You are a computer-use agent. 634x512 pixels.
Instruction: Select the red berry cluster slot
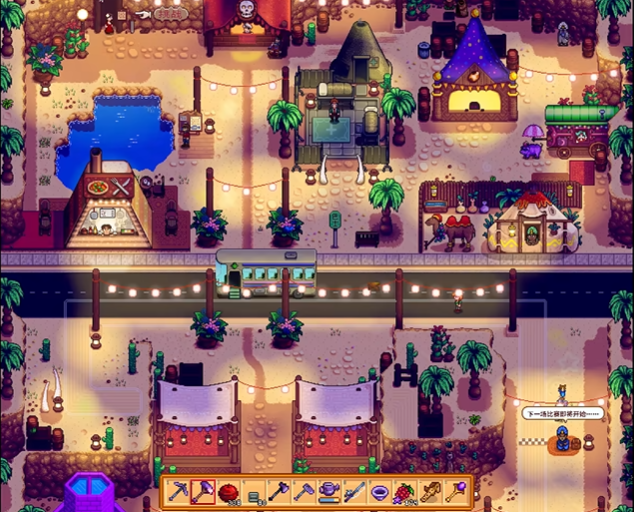404,492
